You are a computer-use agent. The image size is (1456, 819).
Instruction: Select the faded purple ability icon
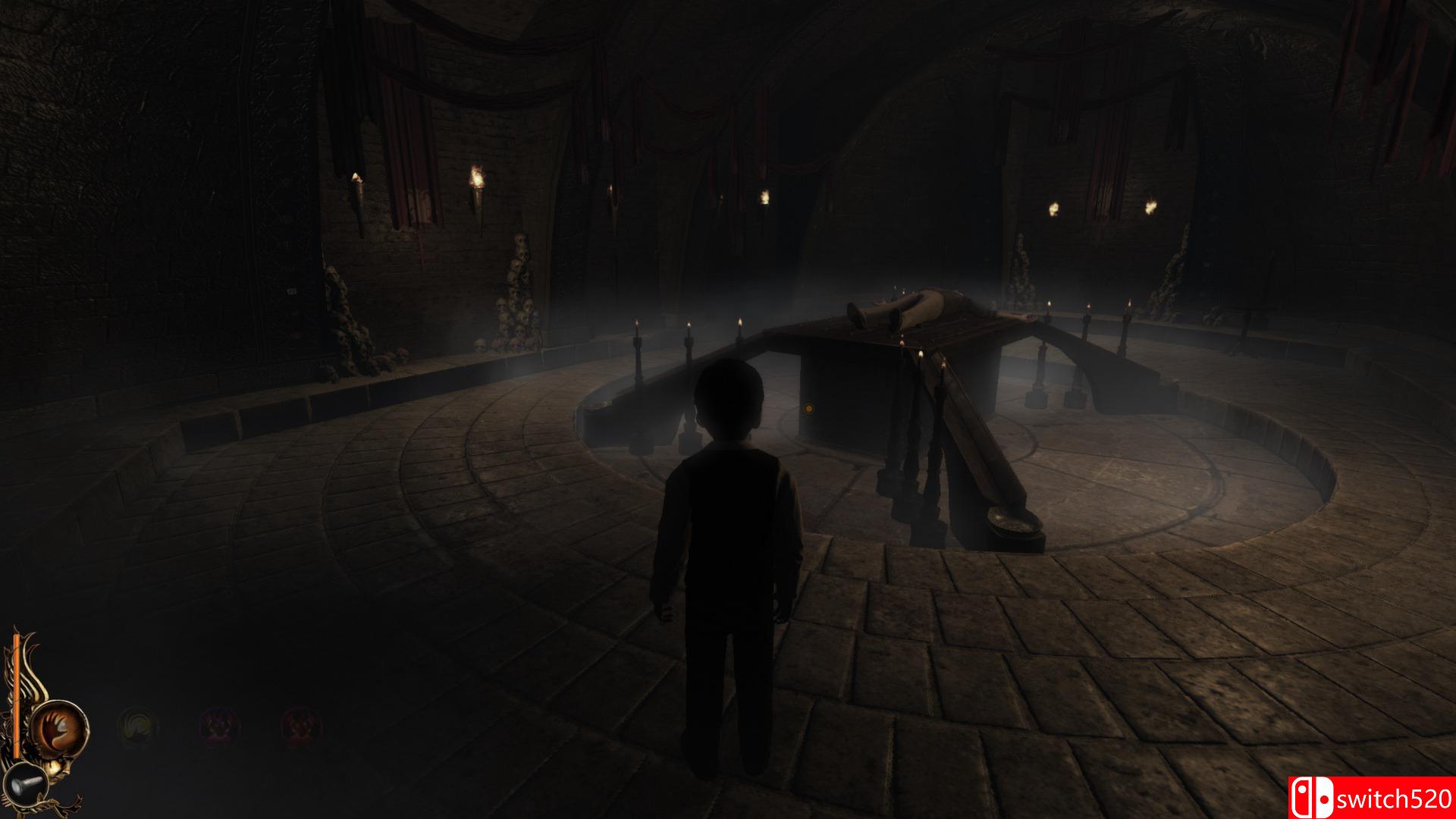[219, 726]
